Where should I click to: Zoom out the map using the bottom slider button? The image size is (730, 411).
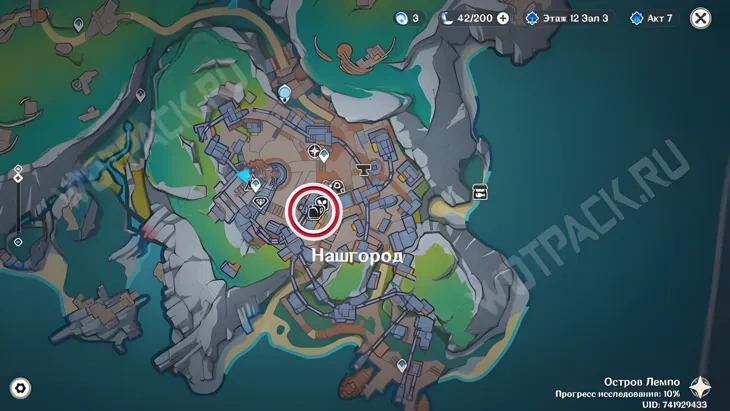click(18, 242)
